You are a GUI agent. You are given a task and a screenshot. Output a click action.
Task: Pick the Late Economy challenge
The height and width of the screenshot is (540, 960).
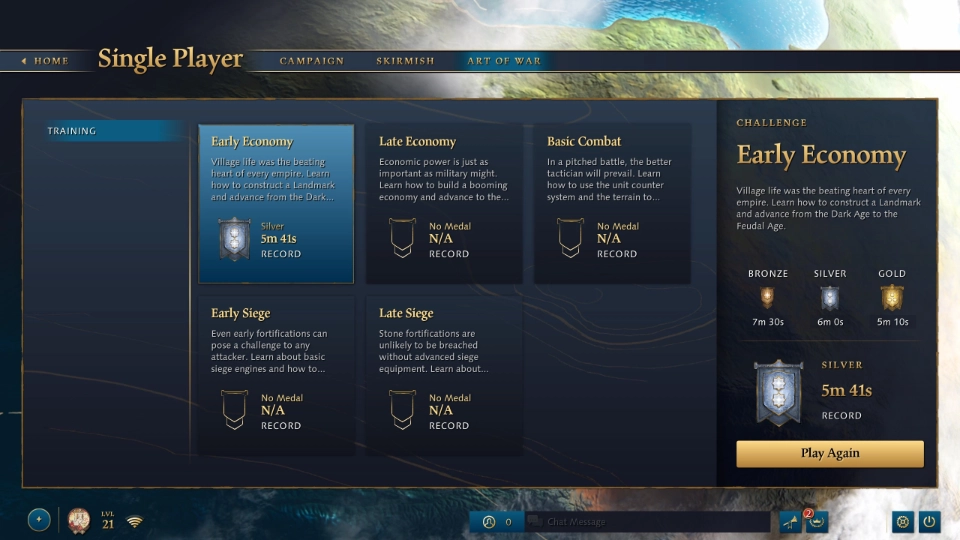tap(444, 204)
